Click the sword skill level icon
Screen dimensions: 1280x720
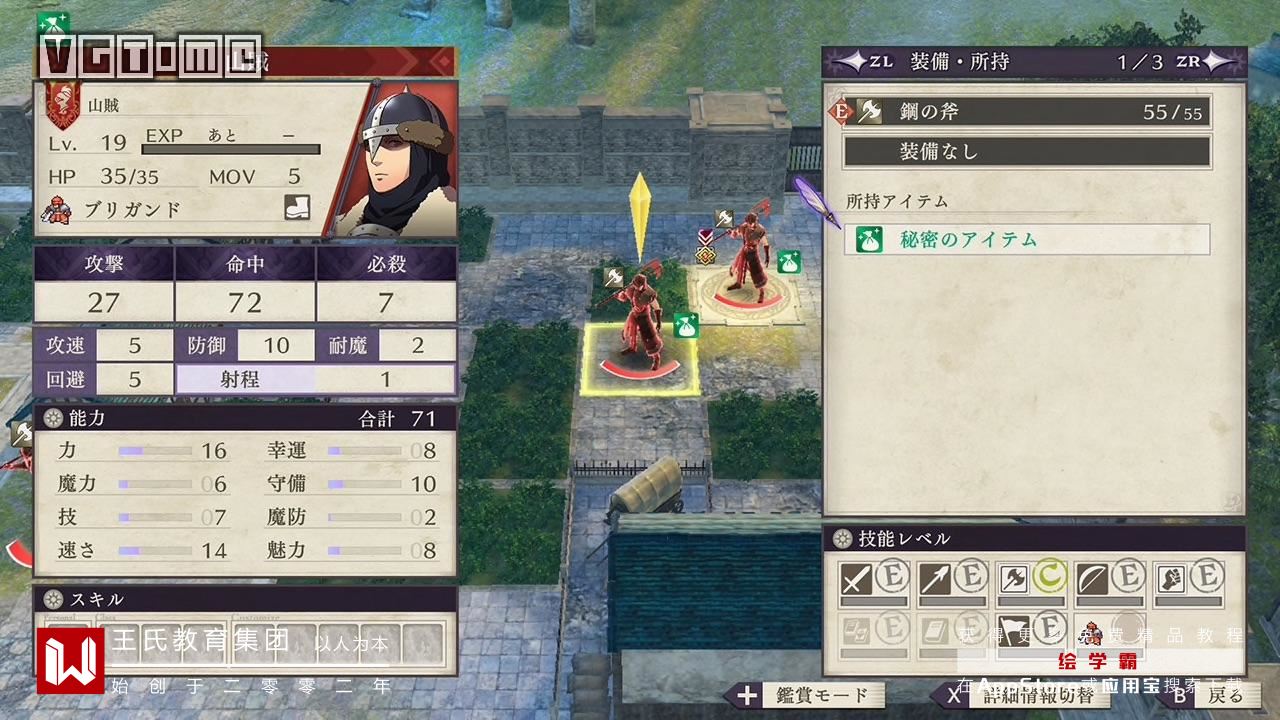(856, 579)
